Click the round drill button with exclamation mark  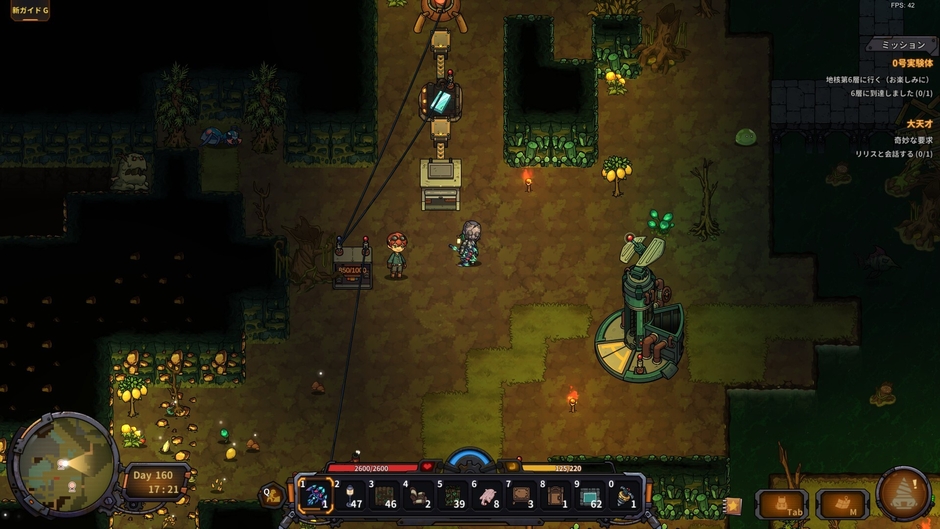click(x=904, y=493)
